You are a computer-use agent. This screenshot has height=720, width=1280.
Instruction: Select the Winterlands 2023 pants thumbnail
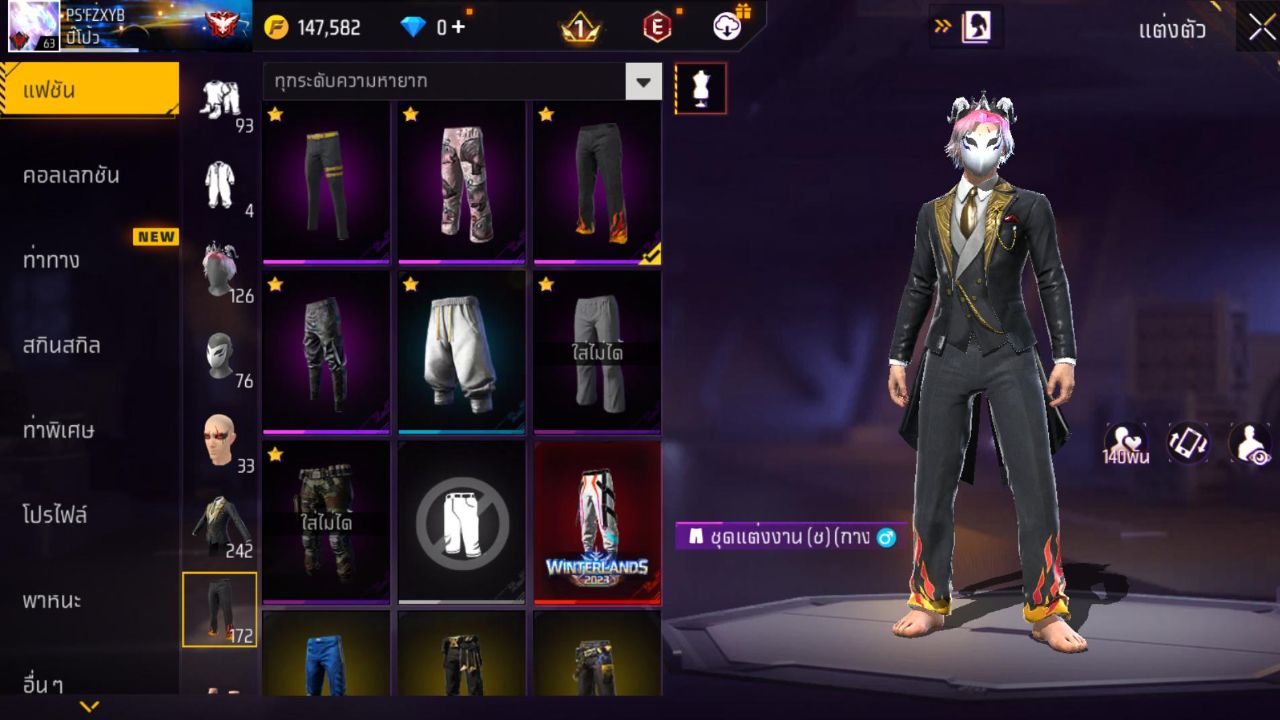597,520
